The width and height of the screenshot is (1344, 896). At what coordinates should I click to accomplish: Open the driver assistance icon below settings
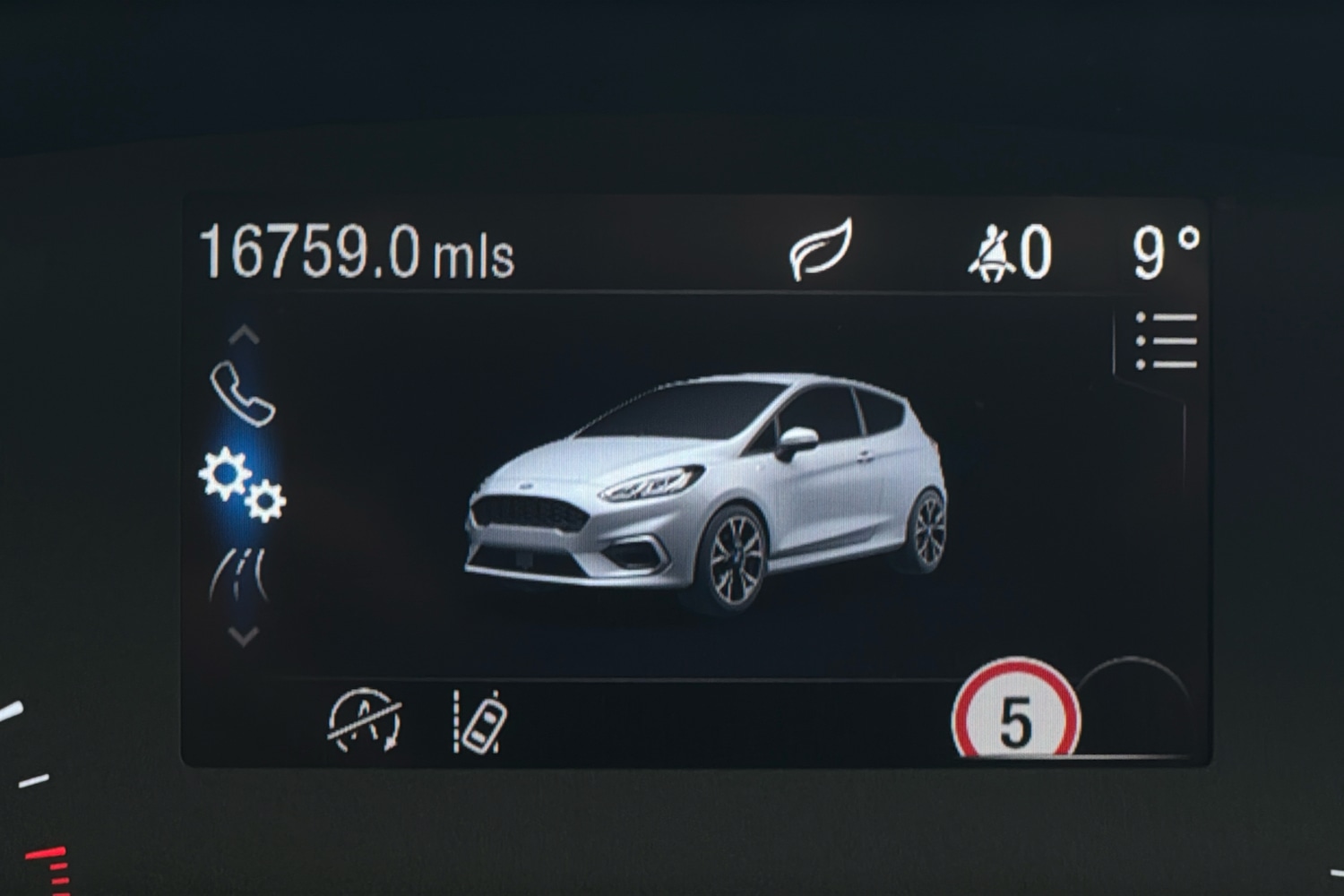[x=240, y=573]
